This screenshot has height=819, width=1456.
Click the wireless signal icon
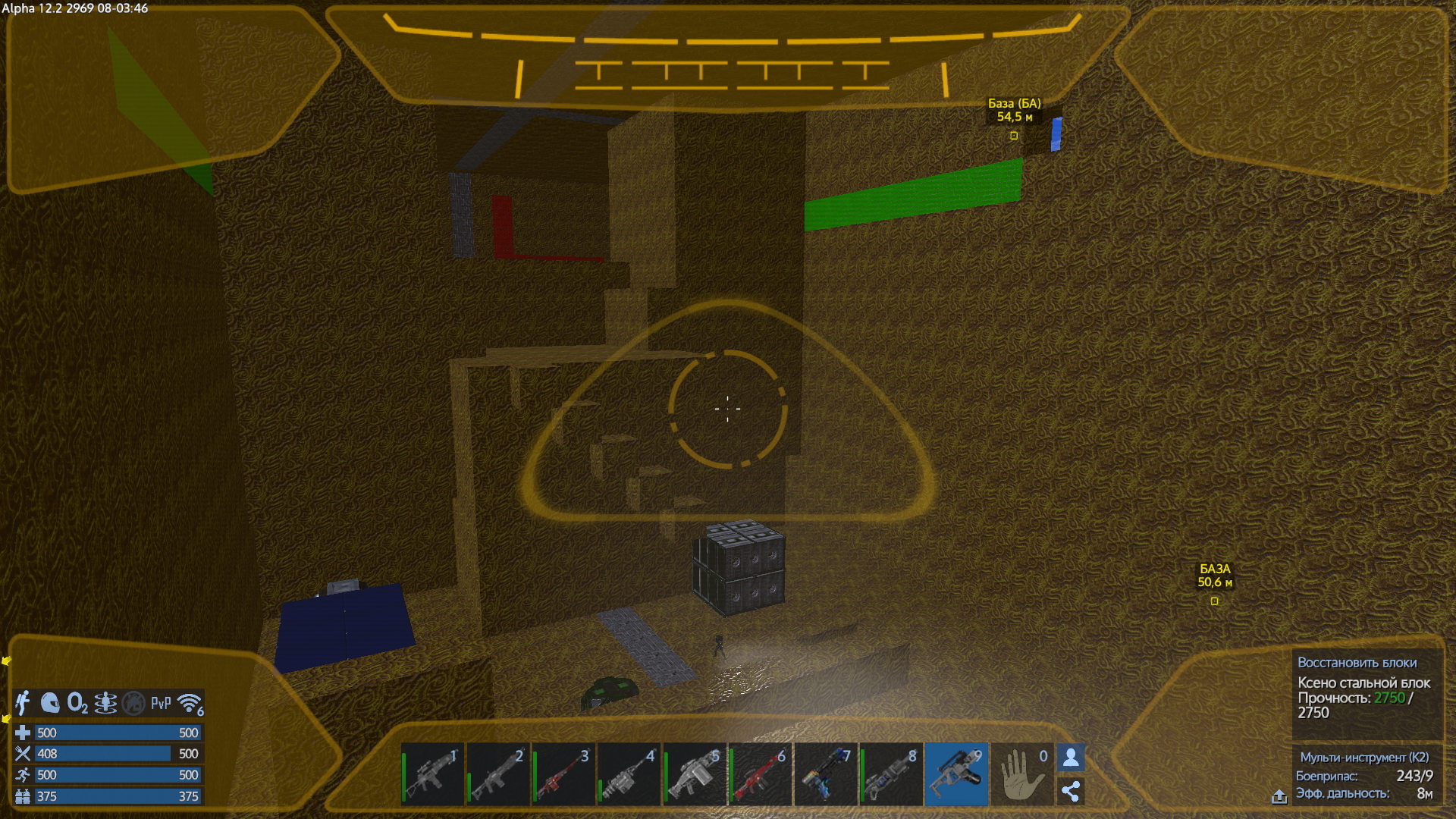point(190,703)
